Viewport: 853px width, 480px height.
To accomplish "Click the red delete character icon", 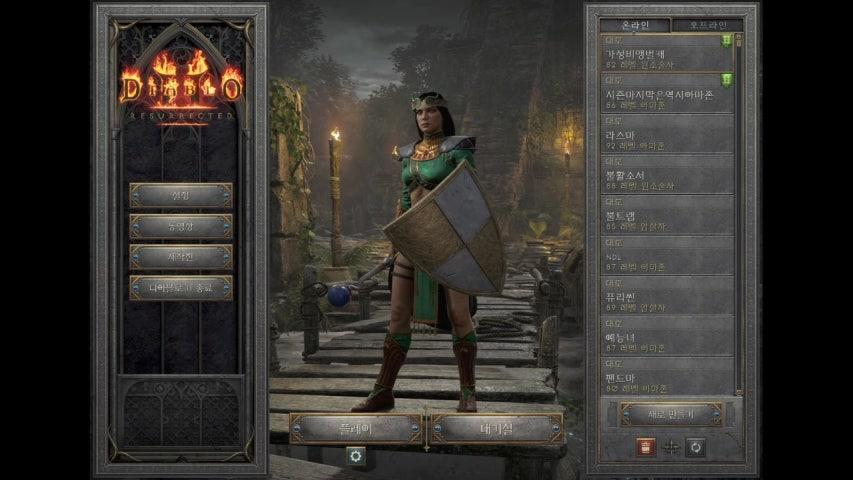I will (644, 447).
